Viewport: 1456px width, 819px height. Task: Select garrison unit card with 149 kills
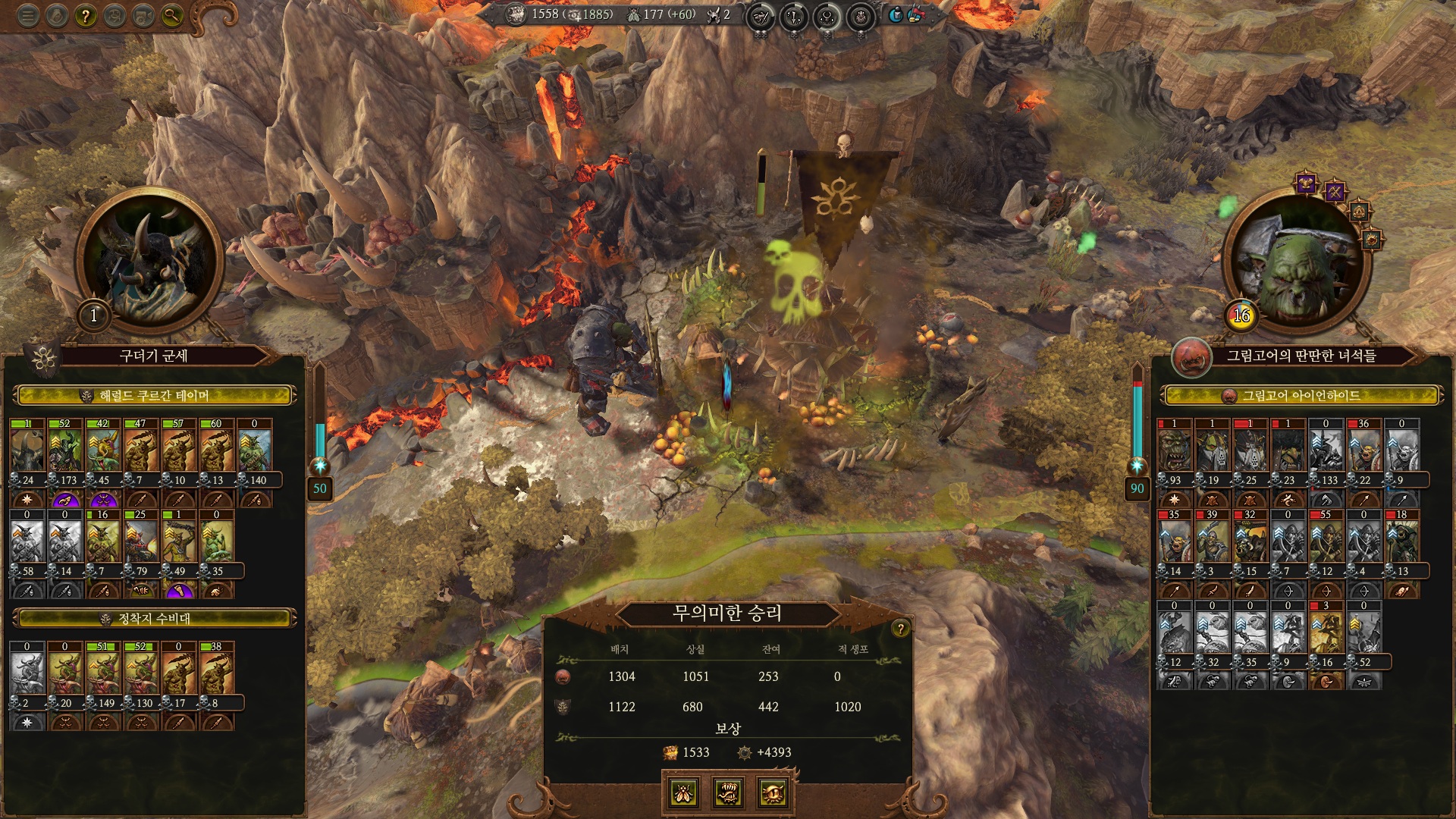[103, 670]
